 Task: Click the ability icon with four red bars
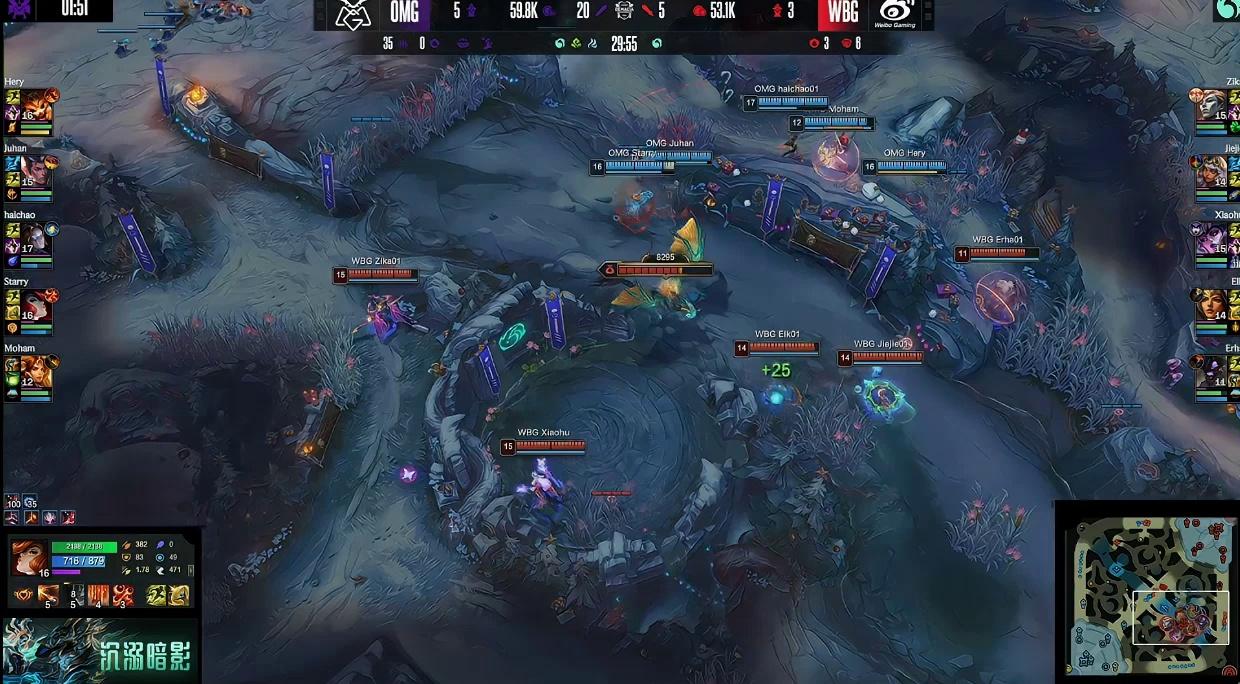point(98,595)
